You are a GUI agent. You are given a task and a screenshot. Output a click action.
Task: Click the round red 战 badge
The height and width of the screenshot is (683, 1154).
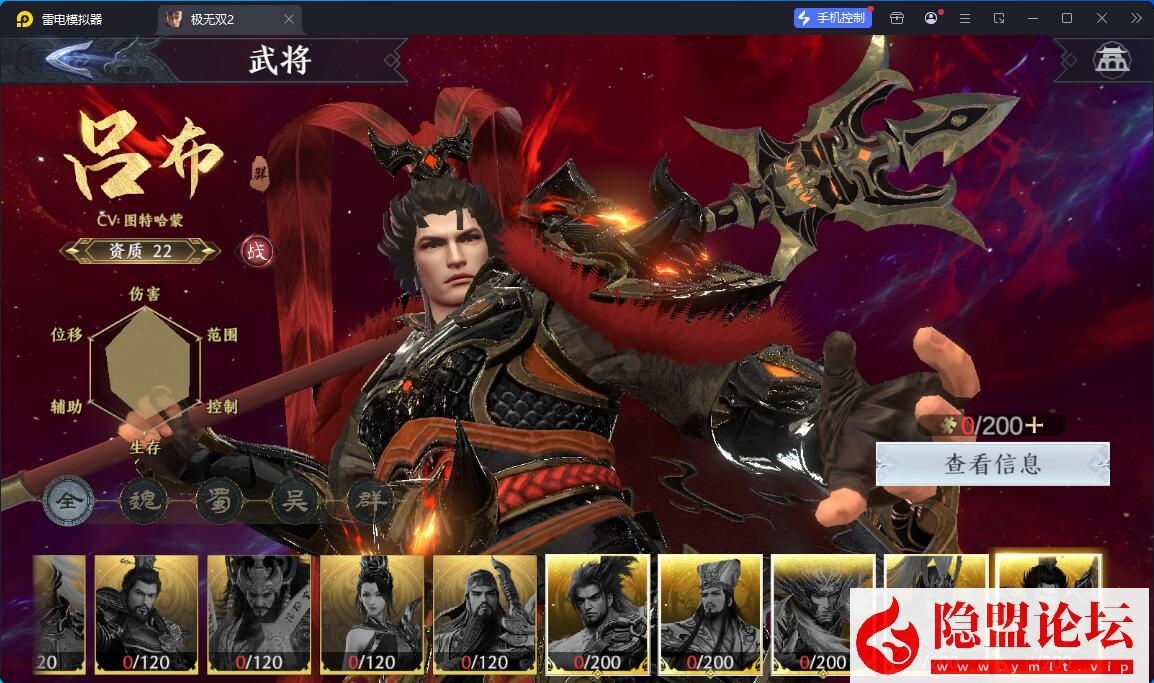tap(257, 251)
